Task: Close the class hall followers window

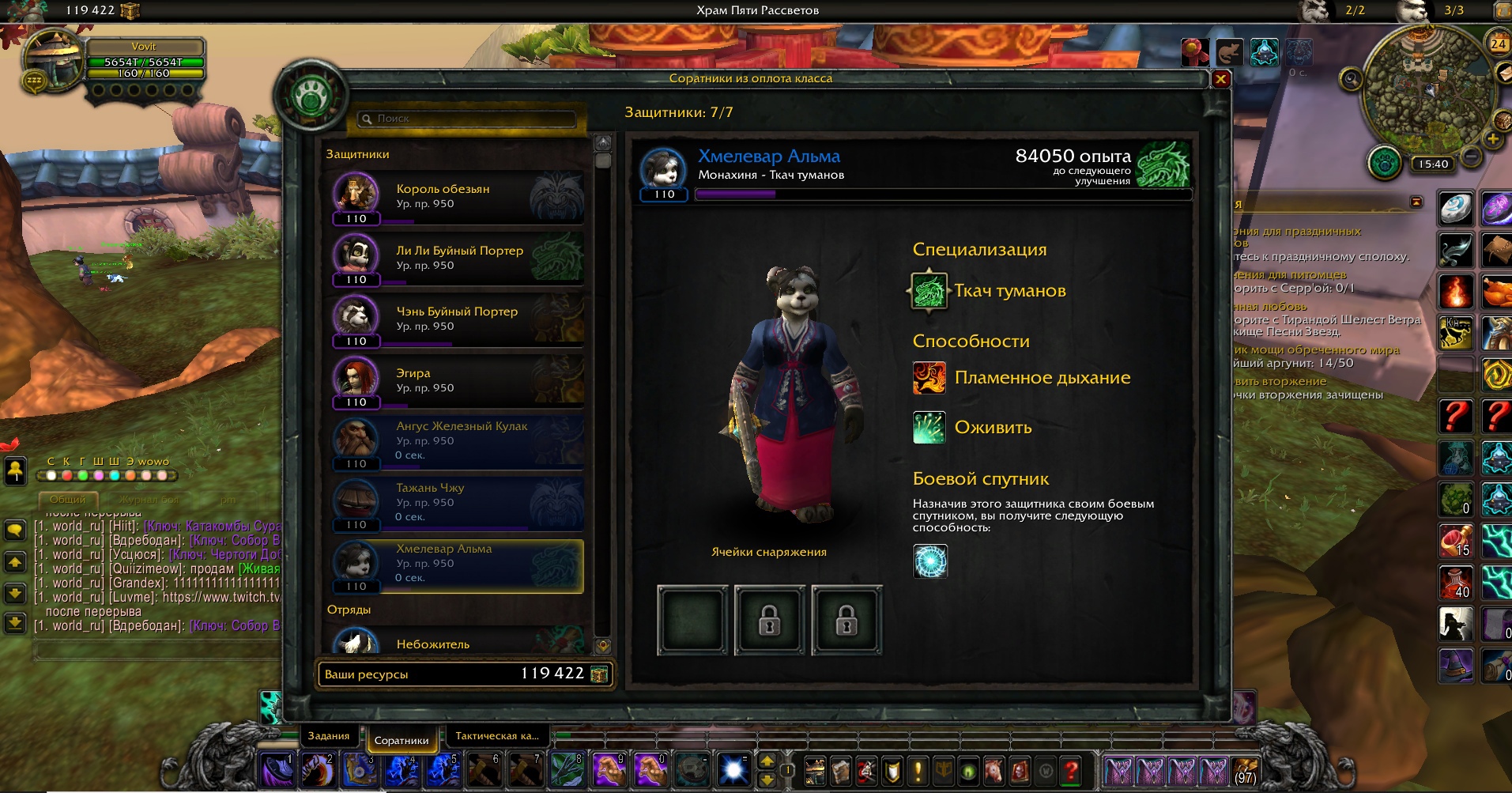Action: pyautogui.click(x=1220, y=79)
